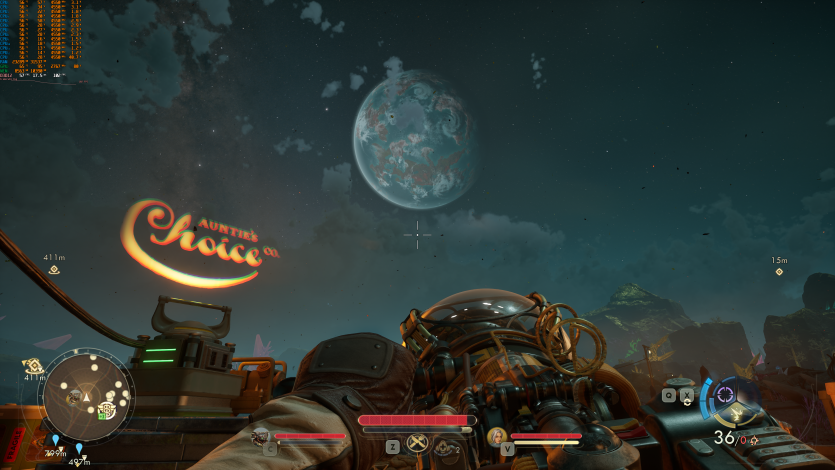Select the purple crosshair weapon wheel segment

point(725,393)
